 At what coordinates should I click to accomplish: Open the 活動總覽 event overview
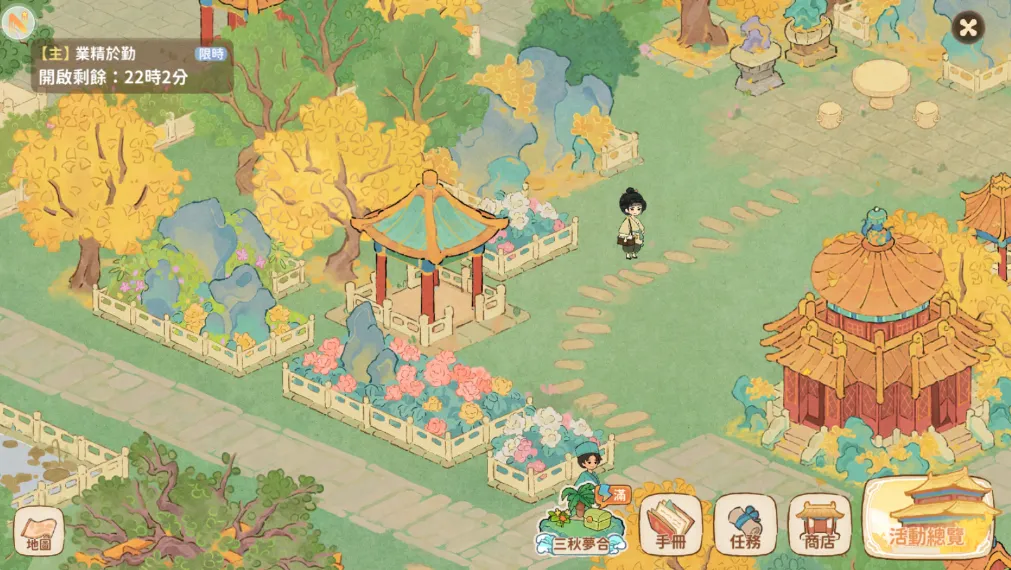coord(928,517)
